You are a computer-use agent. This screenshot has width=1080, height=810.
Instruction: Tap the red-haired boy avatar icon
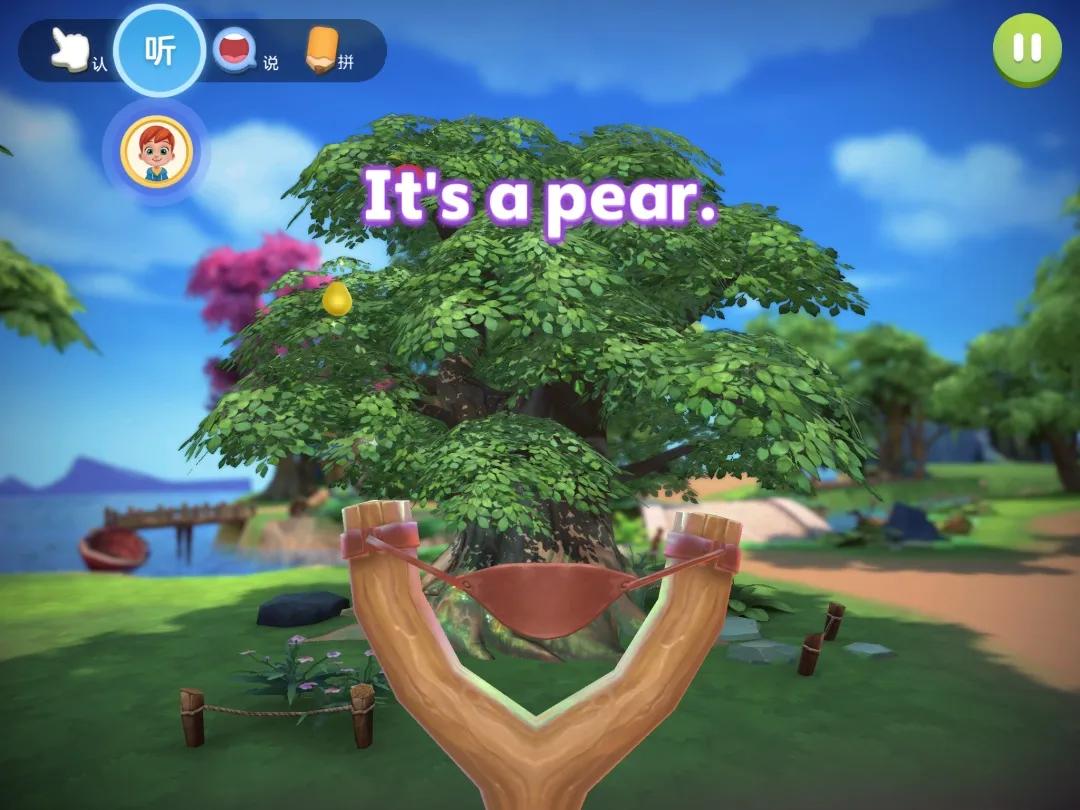coord(156,151)
